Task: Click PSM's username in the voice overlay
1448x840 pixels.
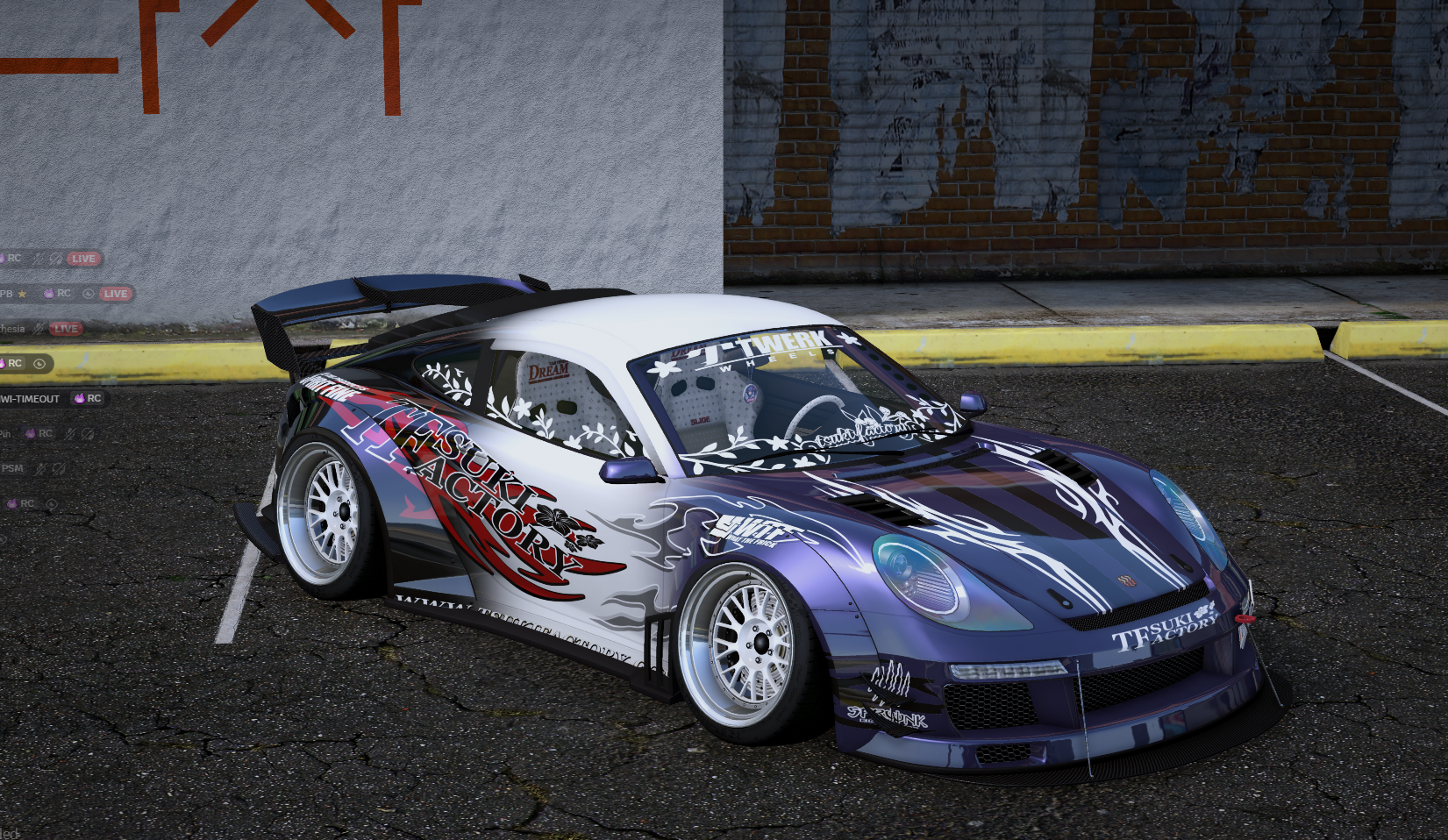Action: [13, 468]
